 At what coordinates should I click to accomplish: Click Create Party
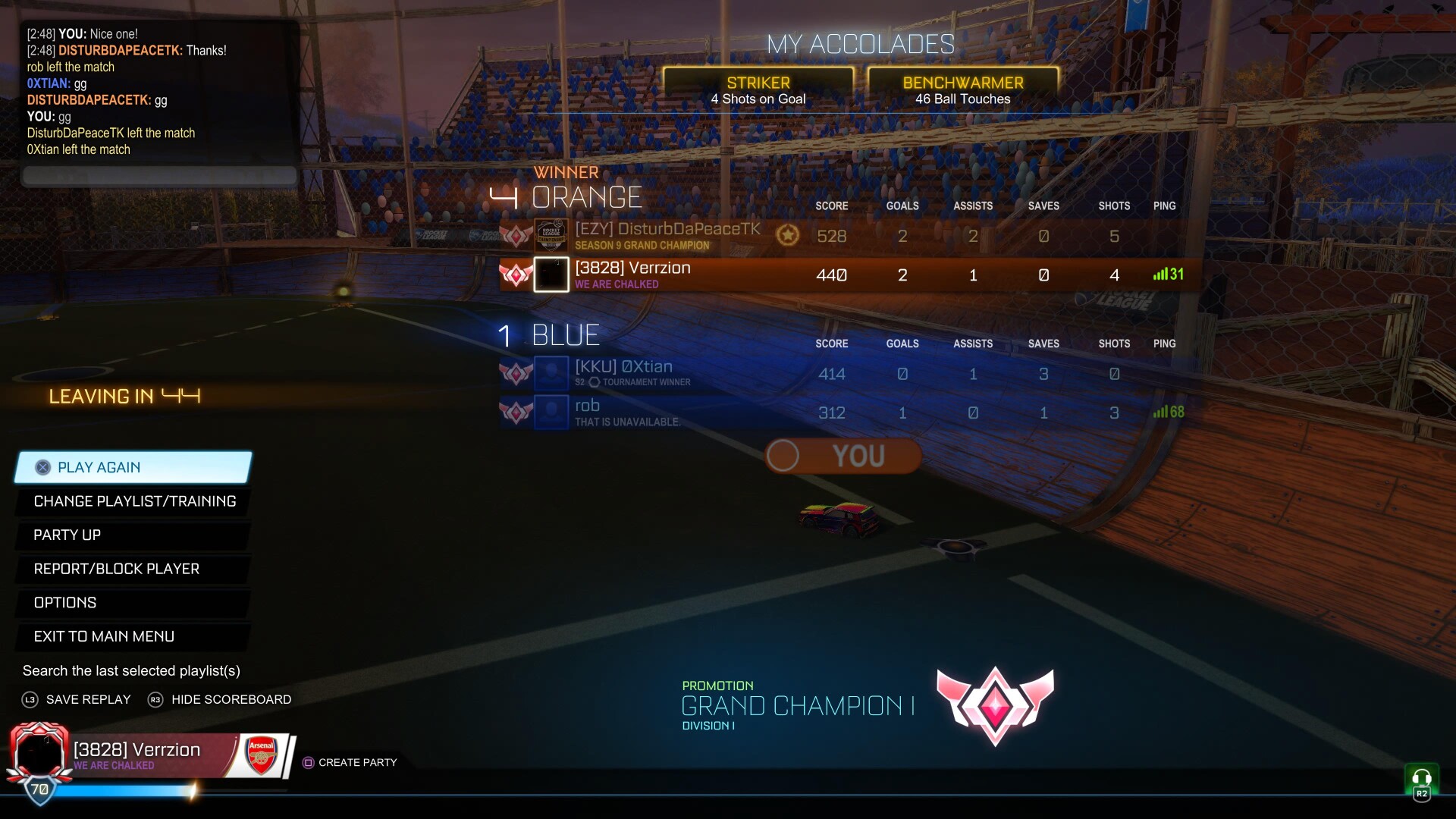point(350,762)
